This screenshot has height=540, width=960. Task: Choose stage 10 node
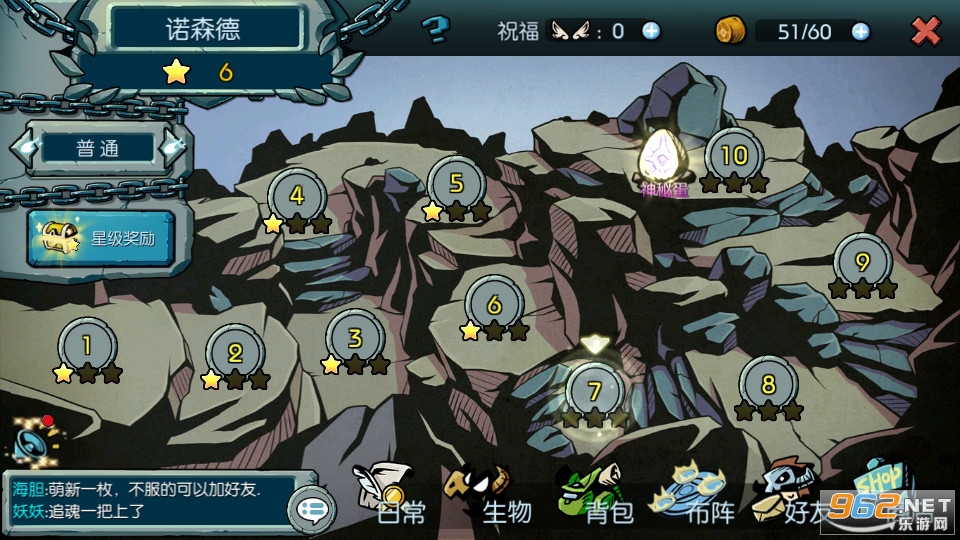tap(734, 155)
